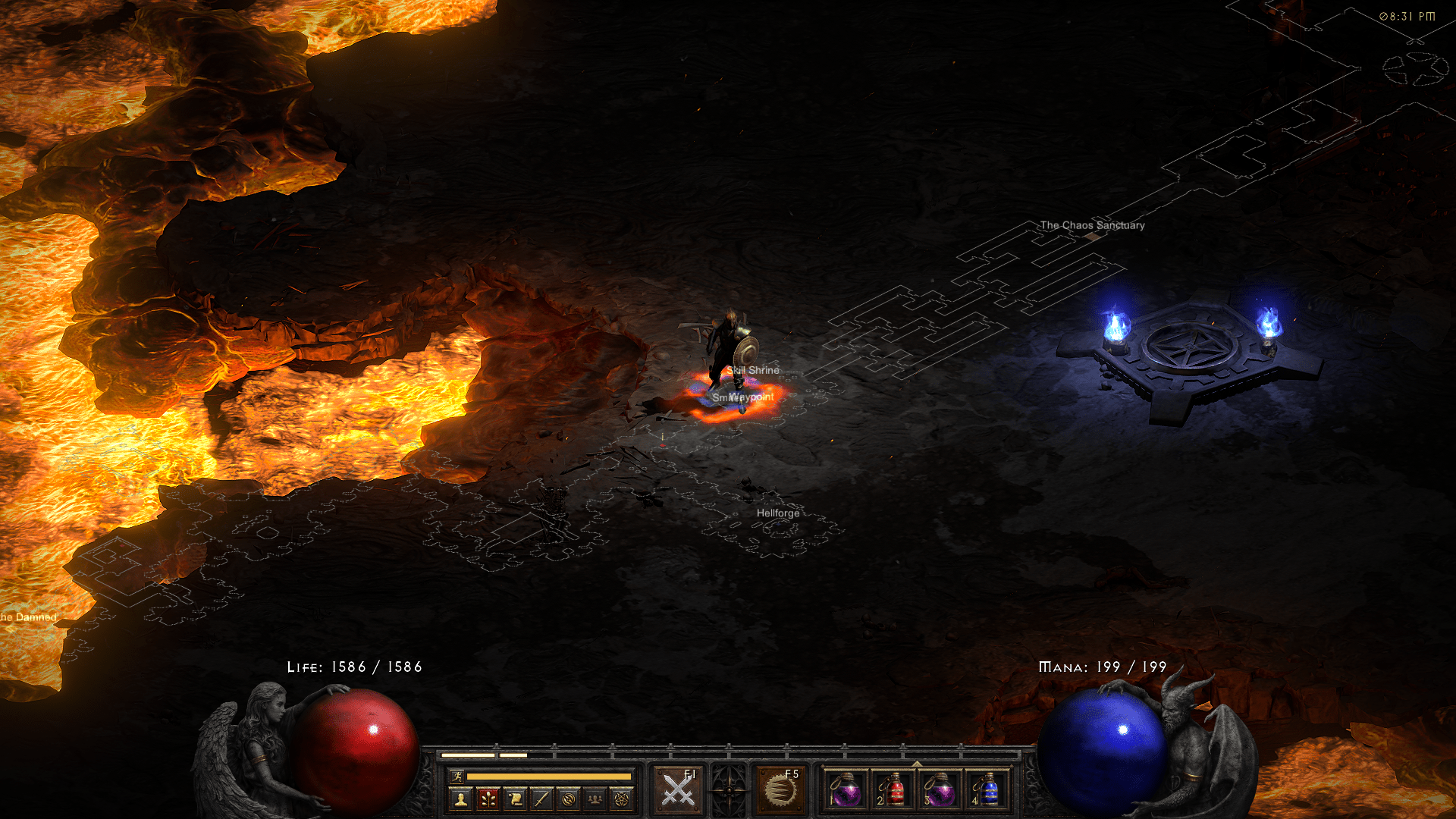Drink the red healing potion in belt slot 2

[893, 791]
